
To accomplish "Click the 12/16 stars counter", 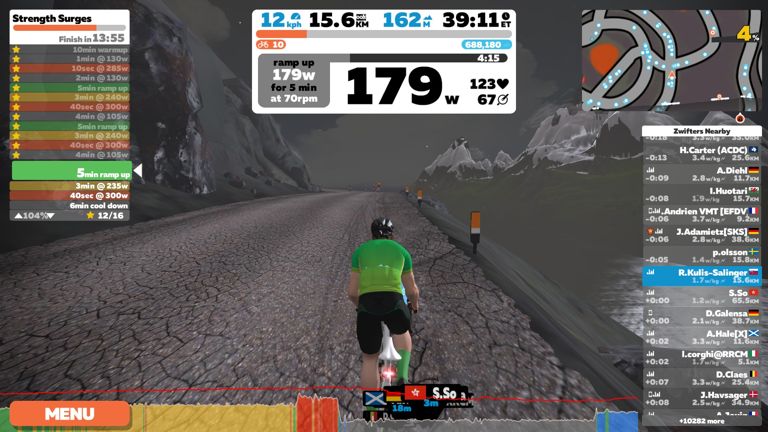I will coord(105,216).
